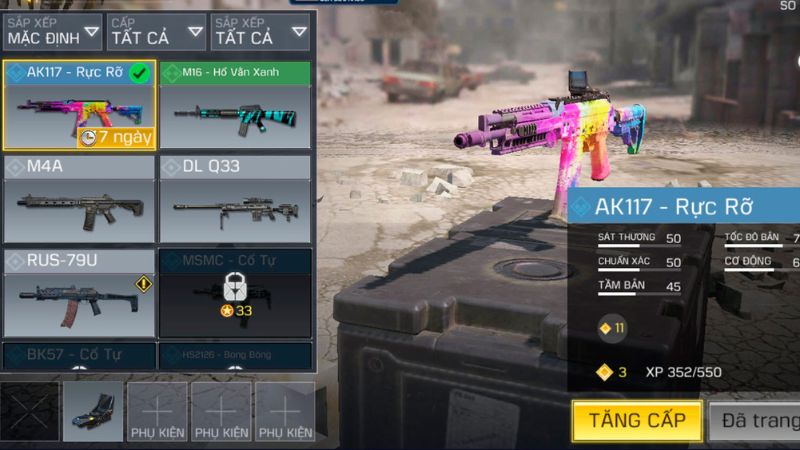Click the grey Đã trang equipped button
This screenshot has height=450, width=800.
[755, 420]
